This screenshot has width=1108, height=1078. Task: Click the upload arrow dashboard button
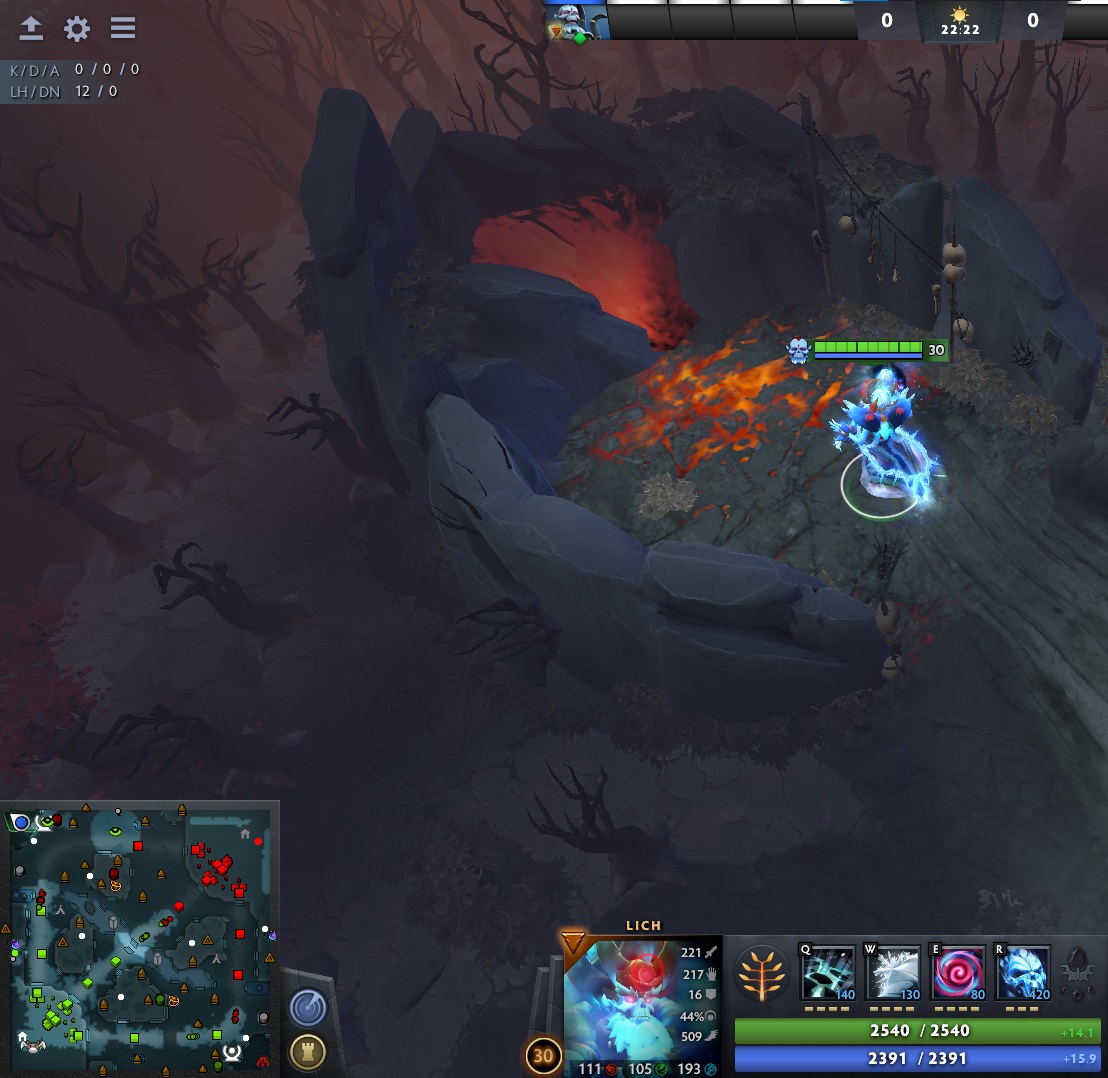coord(31,28)
